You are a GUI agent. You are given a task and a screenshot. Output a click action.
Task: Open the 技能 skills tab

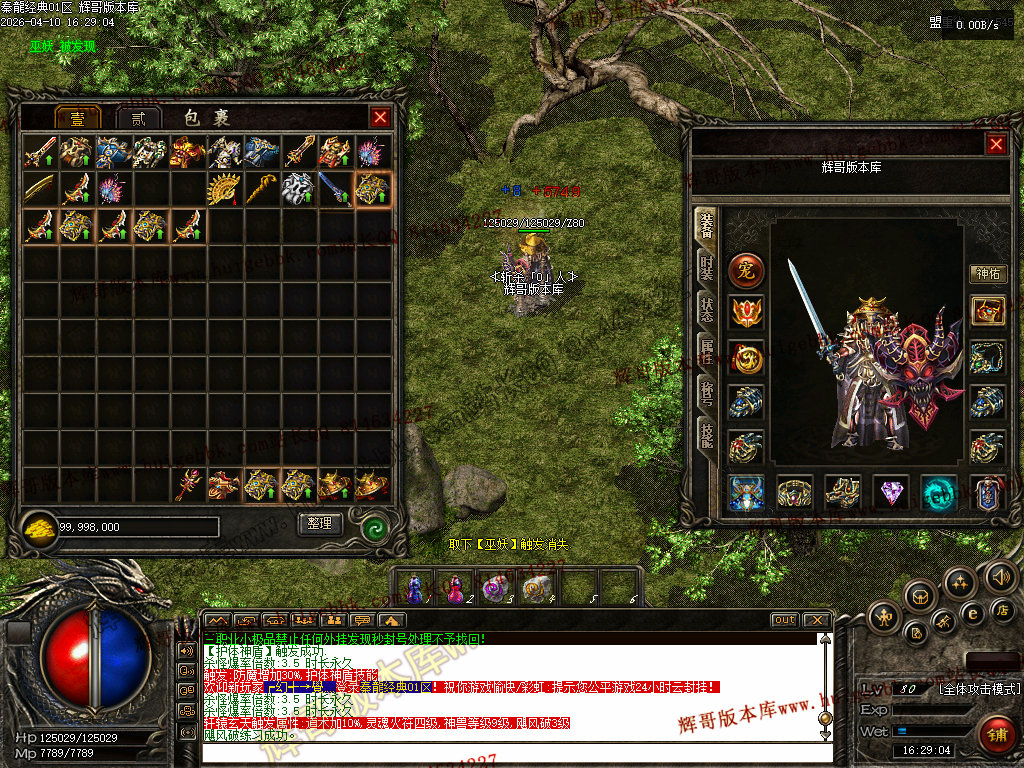point(706,432)
